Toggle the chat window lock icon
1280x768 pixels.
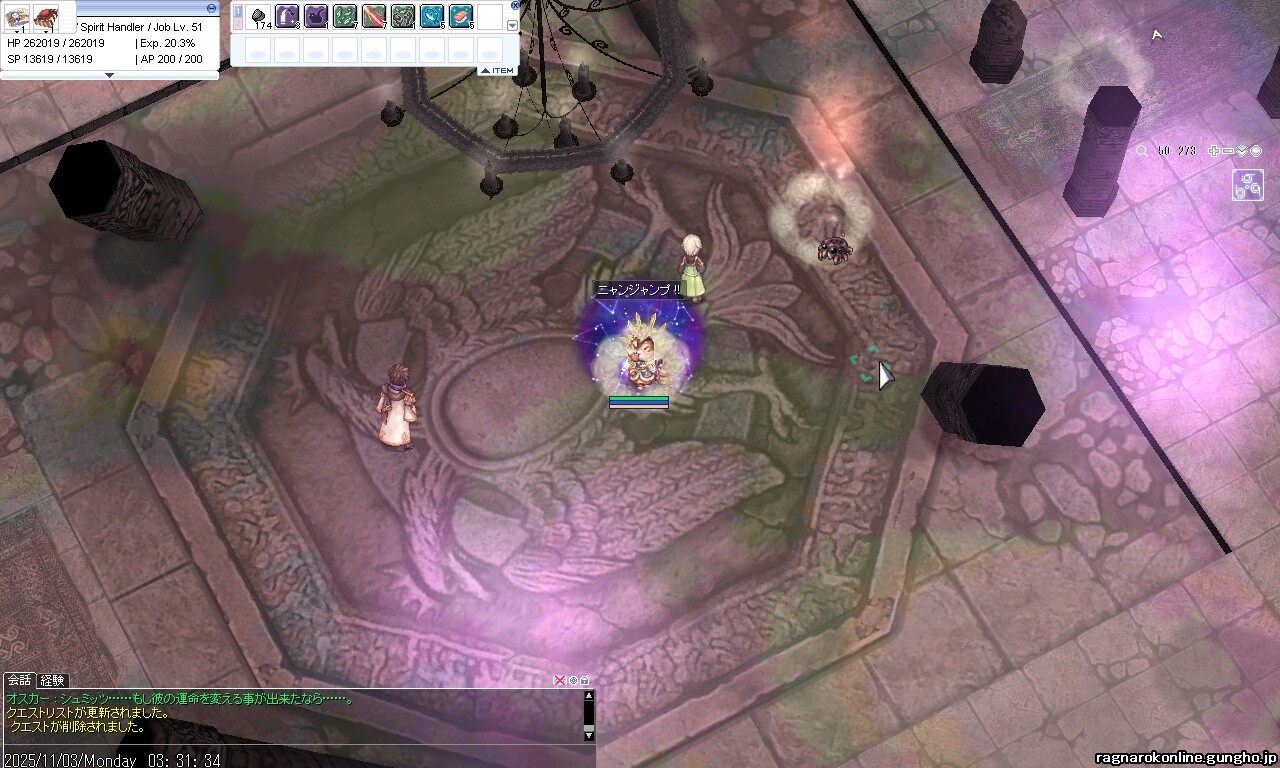point(585,681)
